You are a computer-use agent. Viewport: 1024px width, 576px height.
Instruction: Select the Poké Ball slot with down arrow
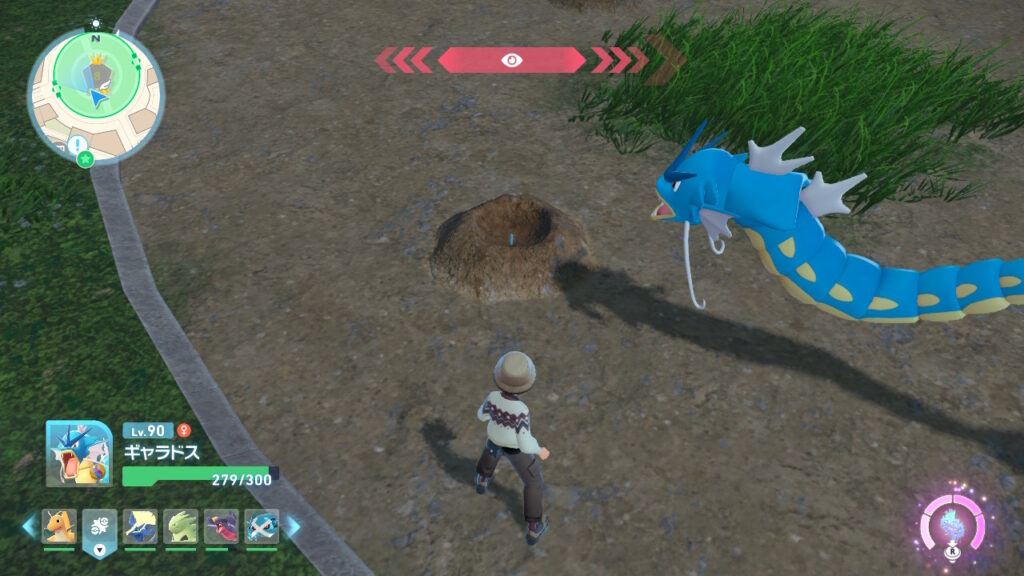tap(100, 529)
